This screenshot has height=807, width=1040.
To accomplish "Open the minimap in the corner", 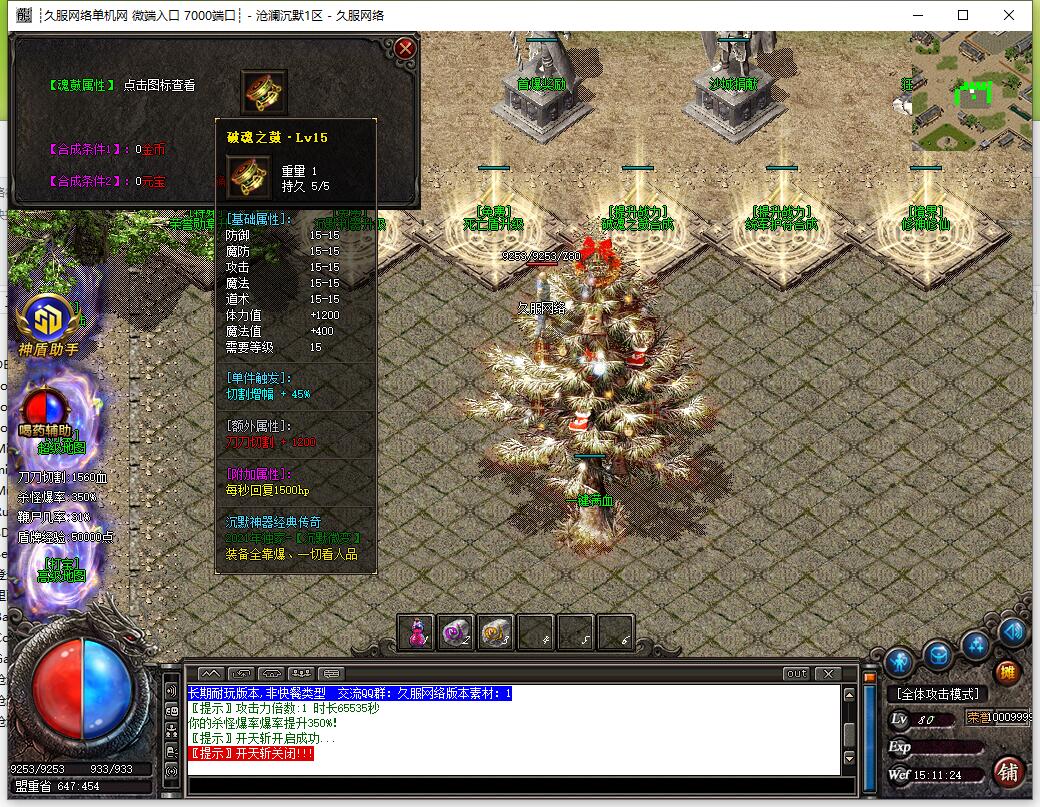I will 970,90.
